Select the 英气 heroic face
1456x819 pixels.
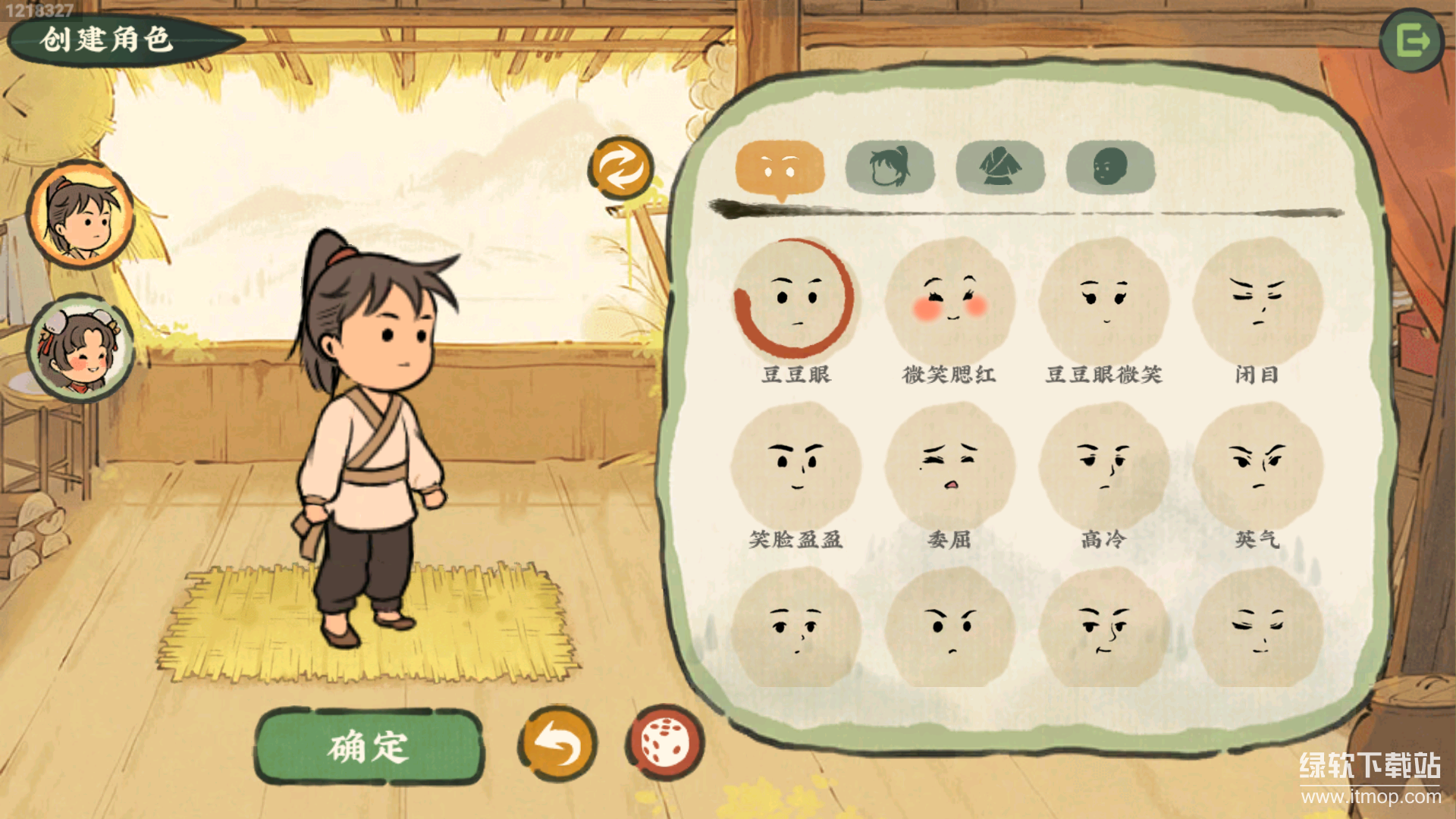point(1257,465)
